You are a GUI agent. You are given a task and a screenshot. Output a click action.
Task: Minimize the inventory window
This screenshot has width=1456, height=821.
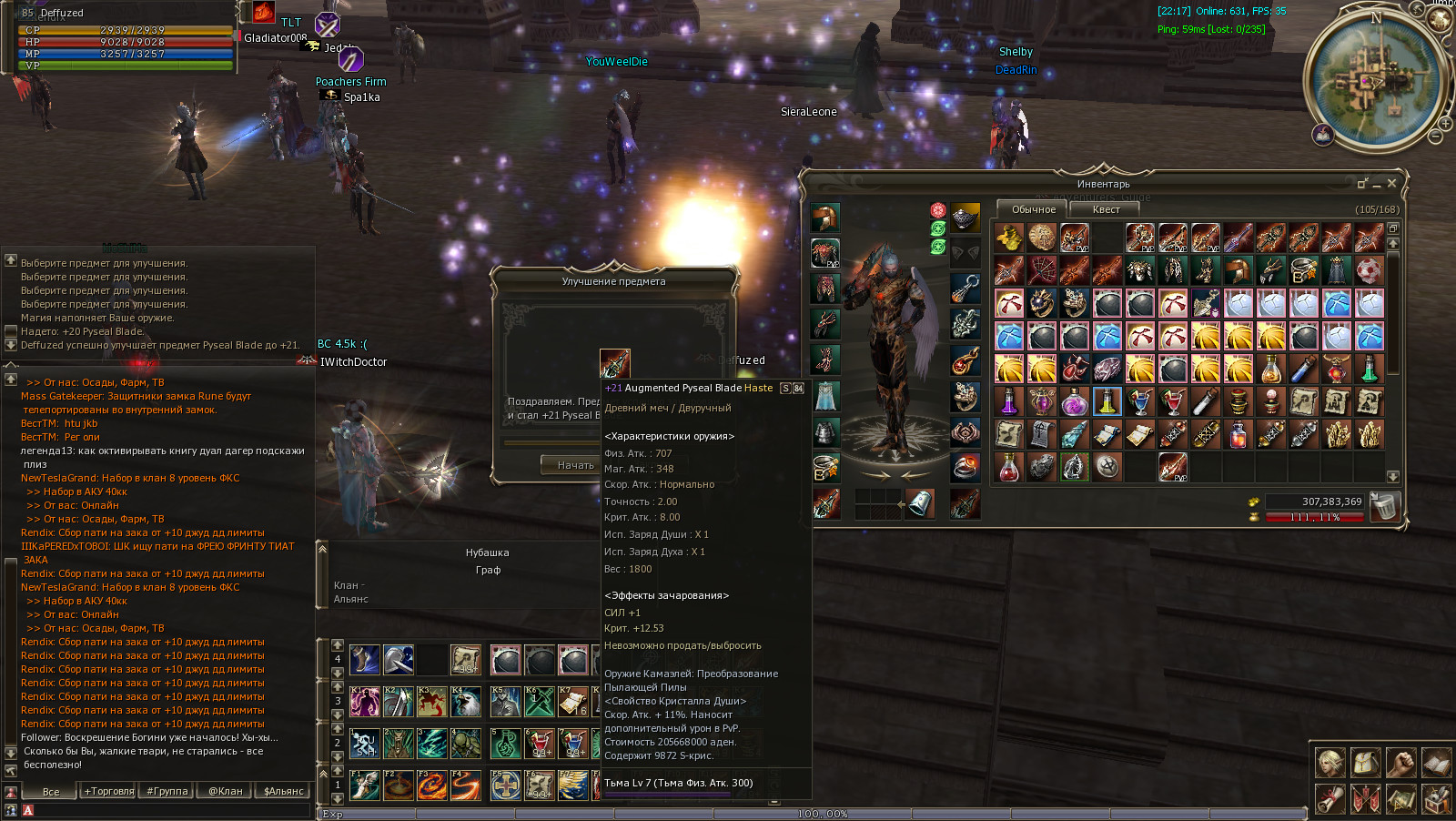click(1377, 184)
